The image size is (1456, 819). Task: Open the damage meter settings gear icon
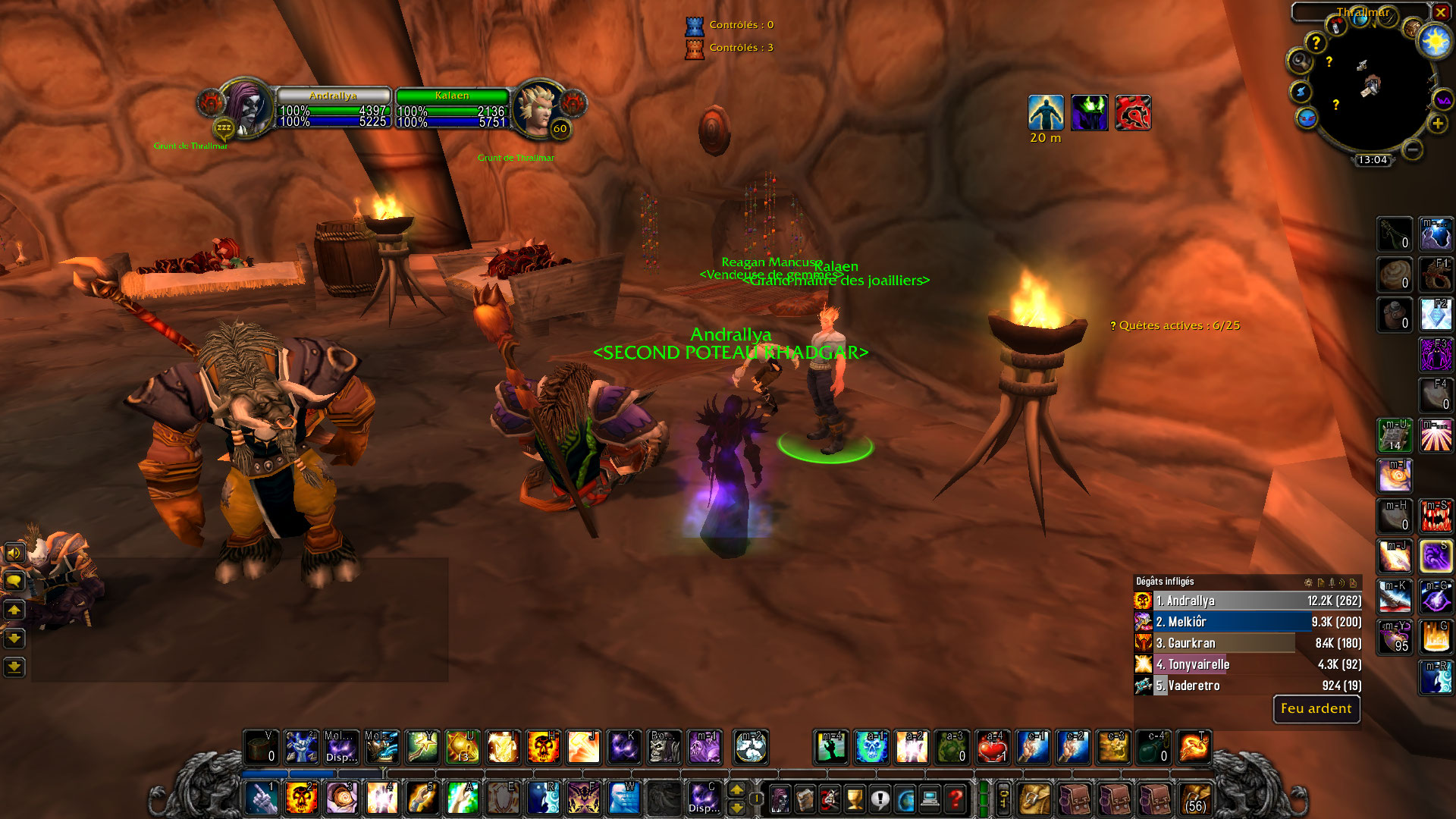[1308, 582]
